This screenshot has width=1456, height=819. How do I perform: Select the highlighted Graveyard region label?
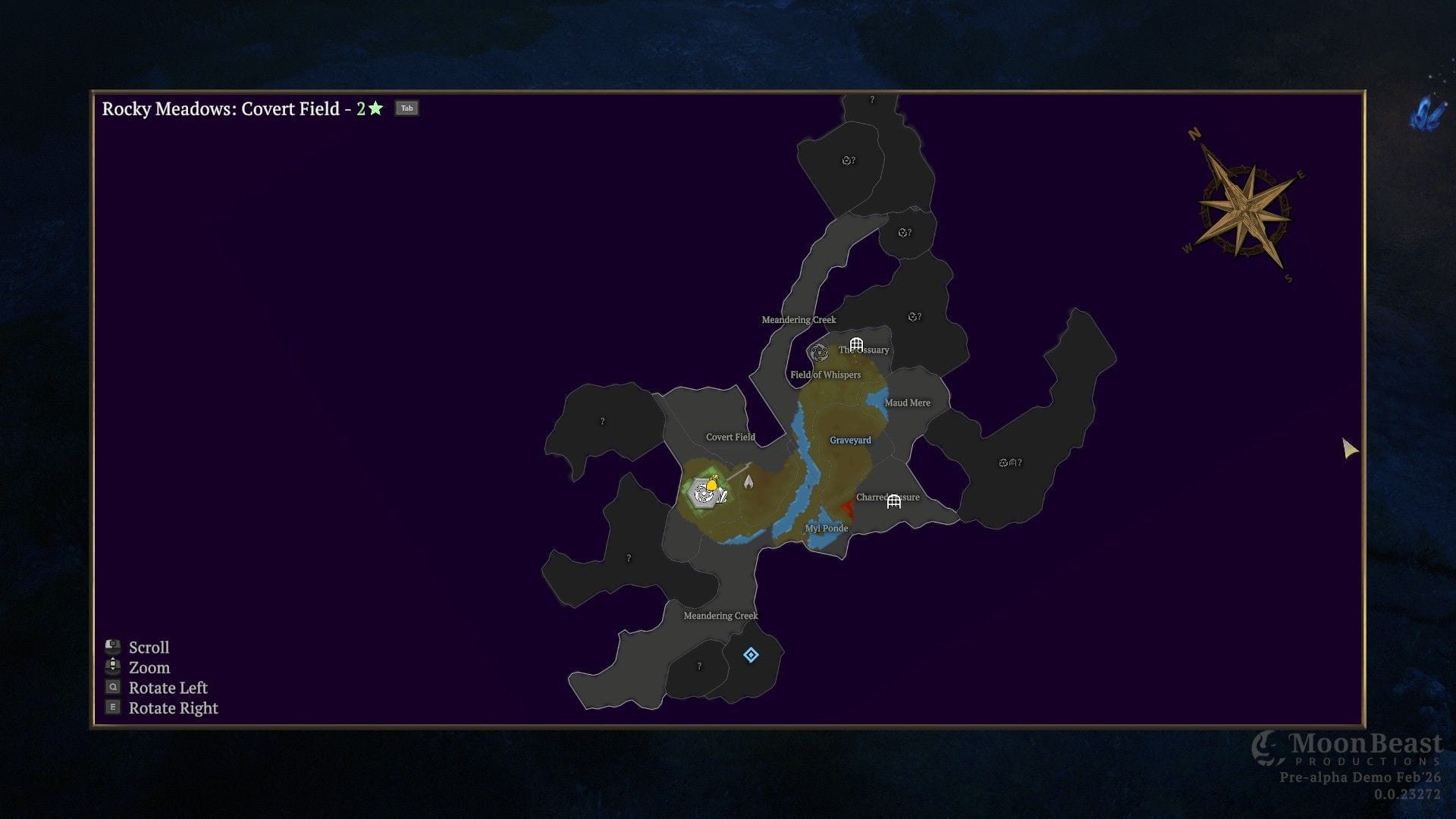[x=851, y=440]
